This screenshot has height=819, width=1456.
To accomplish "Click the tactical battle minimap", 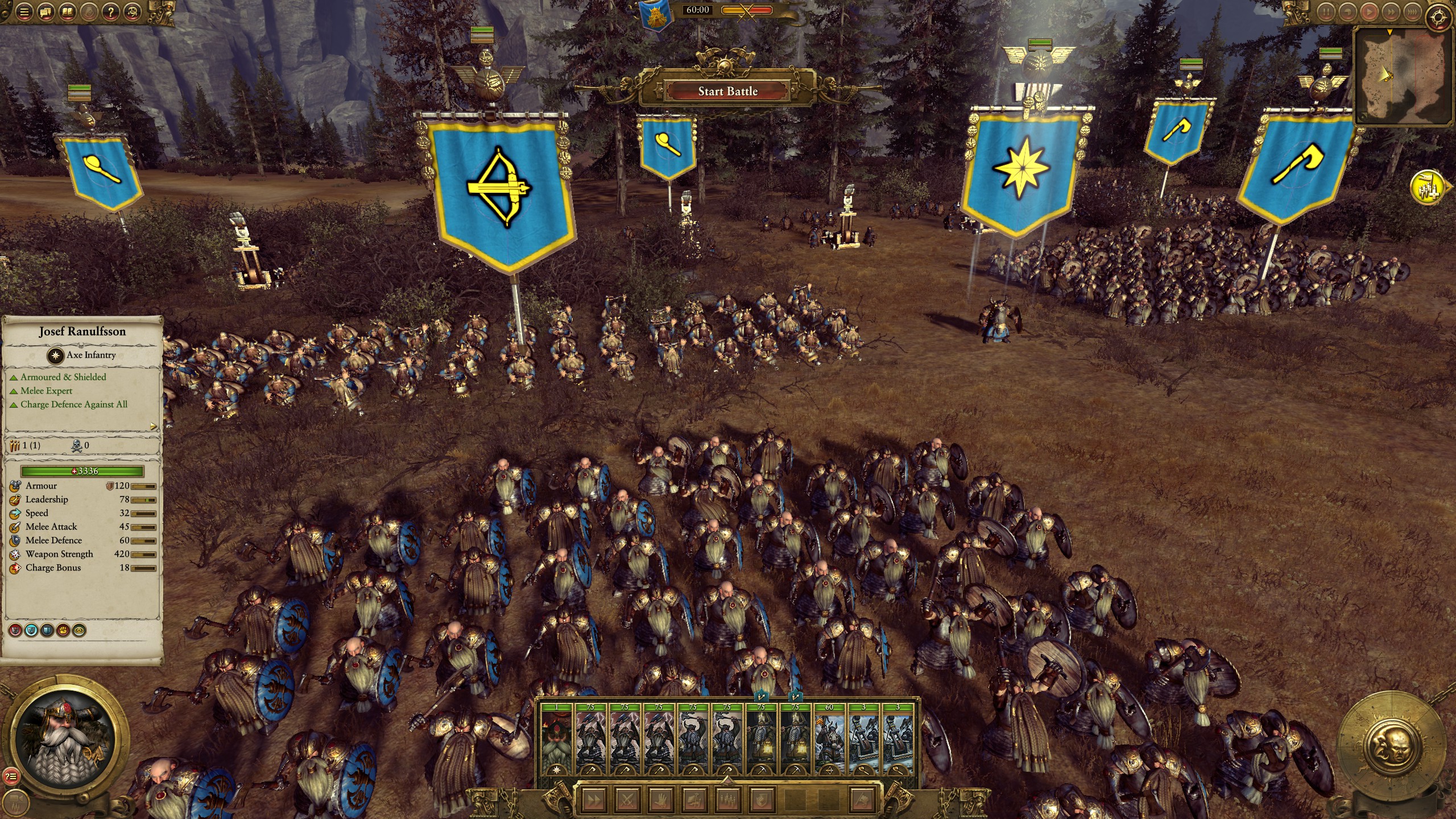I will coord(1404,76).
